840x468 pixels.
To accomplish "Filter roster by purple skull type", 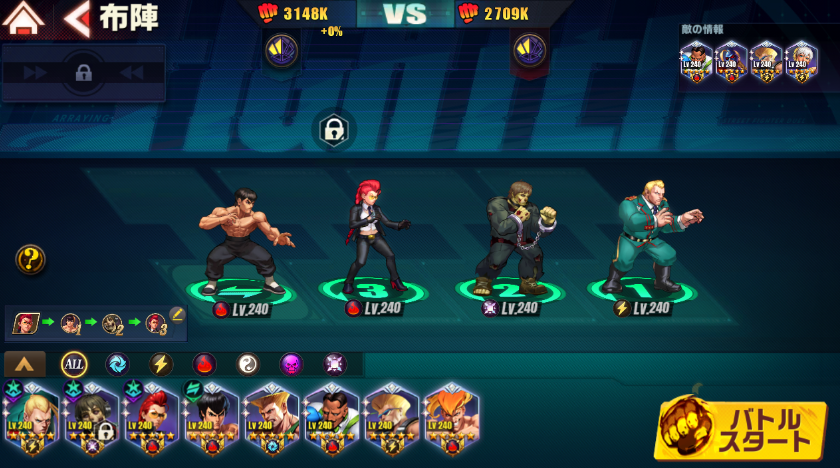I will click(291, 364).
